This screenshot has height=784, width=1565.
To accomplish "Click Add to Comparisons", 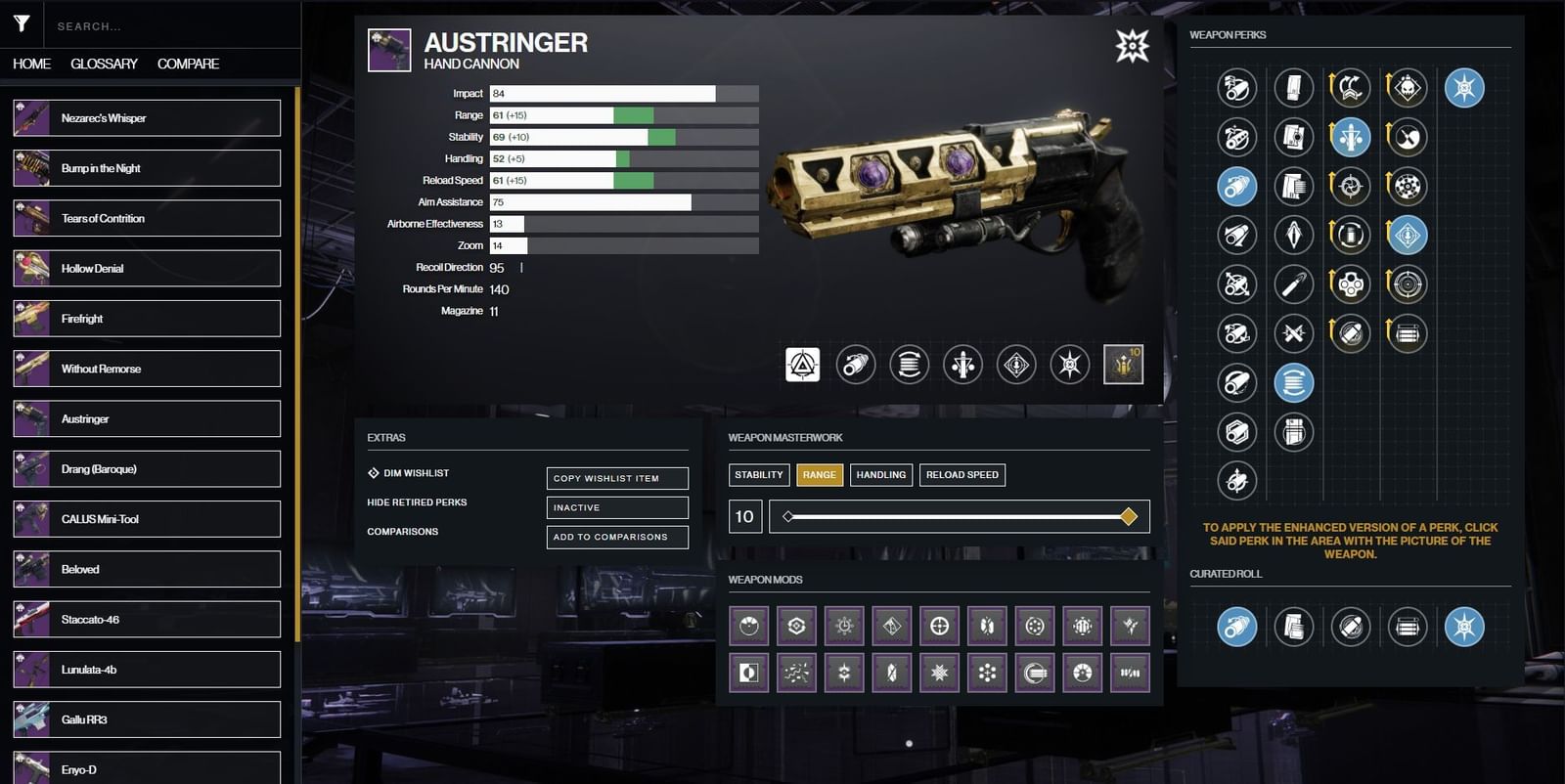I will click(617, 537).
